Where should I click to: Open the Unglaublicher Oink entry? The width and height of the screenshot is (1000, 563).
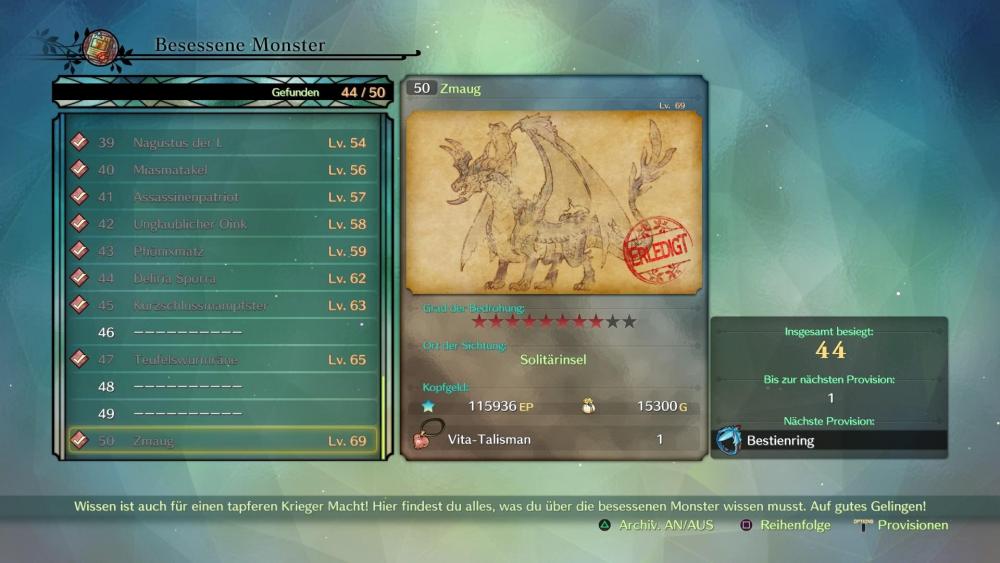222,224
